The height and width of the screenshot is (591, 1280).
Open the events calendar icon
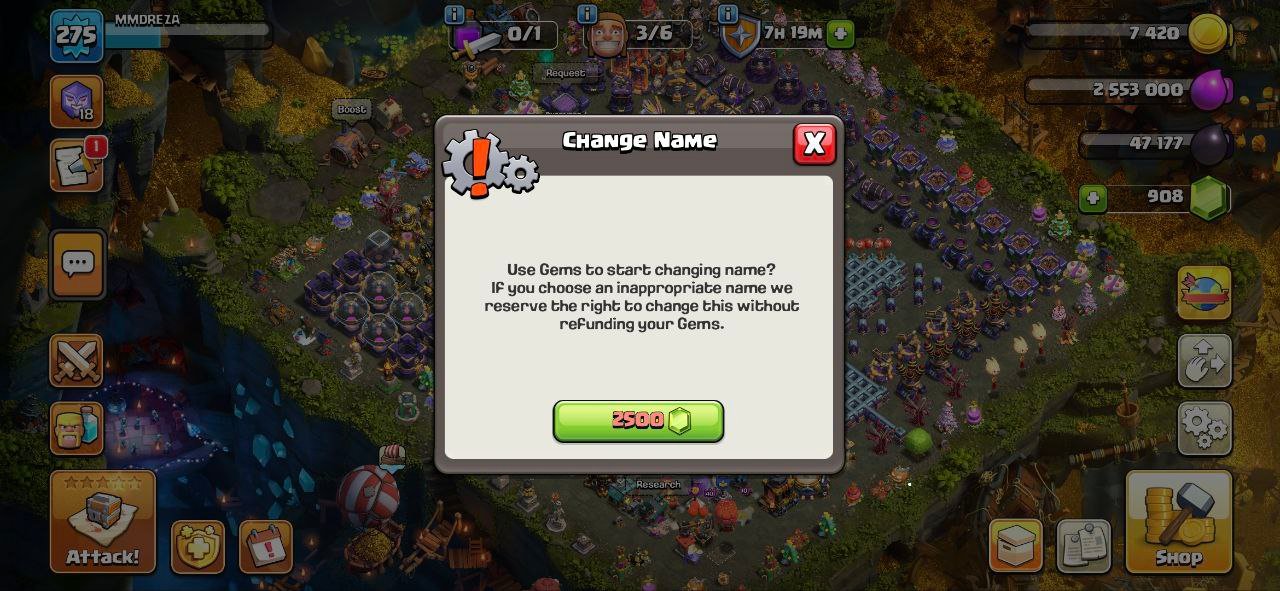(266, 546)
